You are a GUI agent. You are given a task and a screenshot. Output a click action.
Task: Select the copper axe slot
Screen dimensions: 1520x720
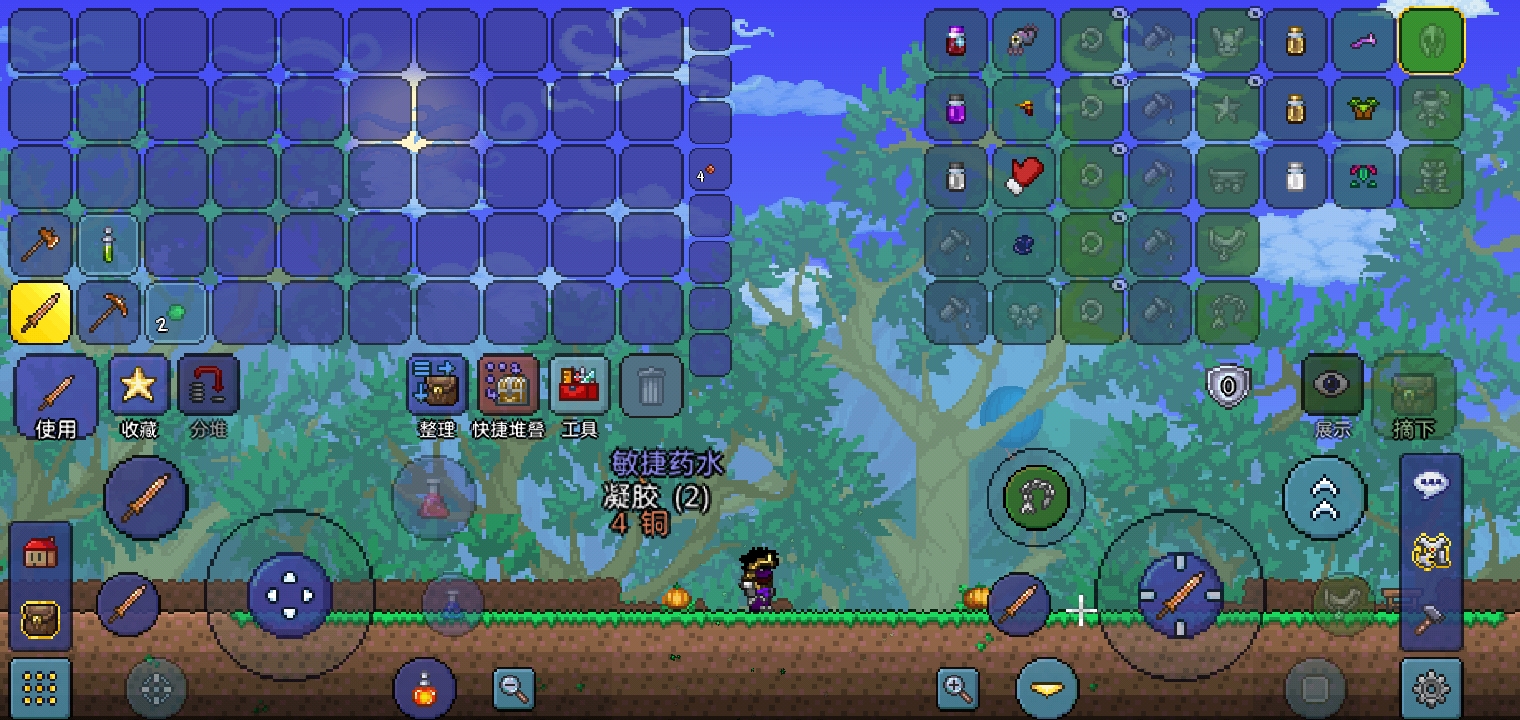[41, 245]
